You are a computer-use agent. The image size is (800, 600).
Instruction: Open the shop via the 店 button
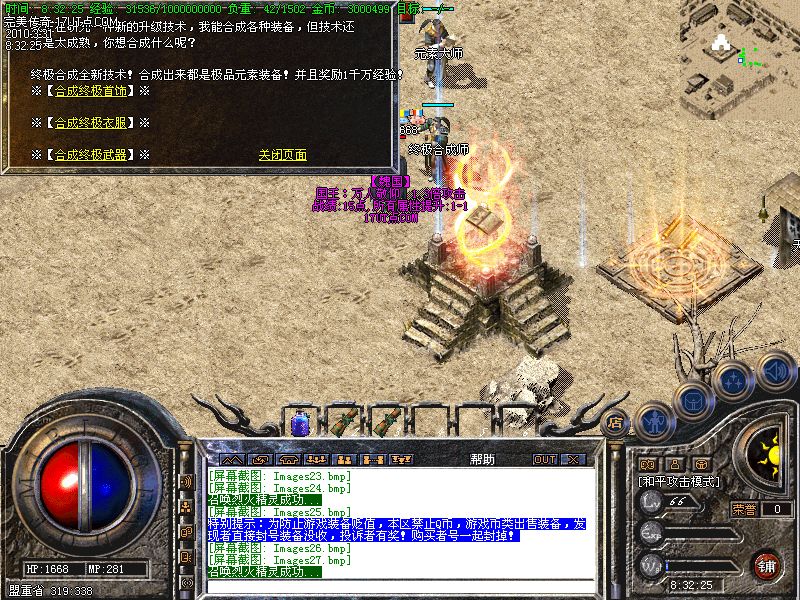[616, 422]
